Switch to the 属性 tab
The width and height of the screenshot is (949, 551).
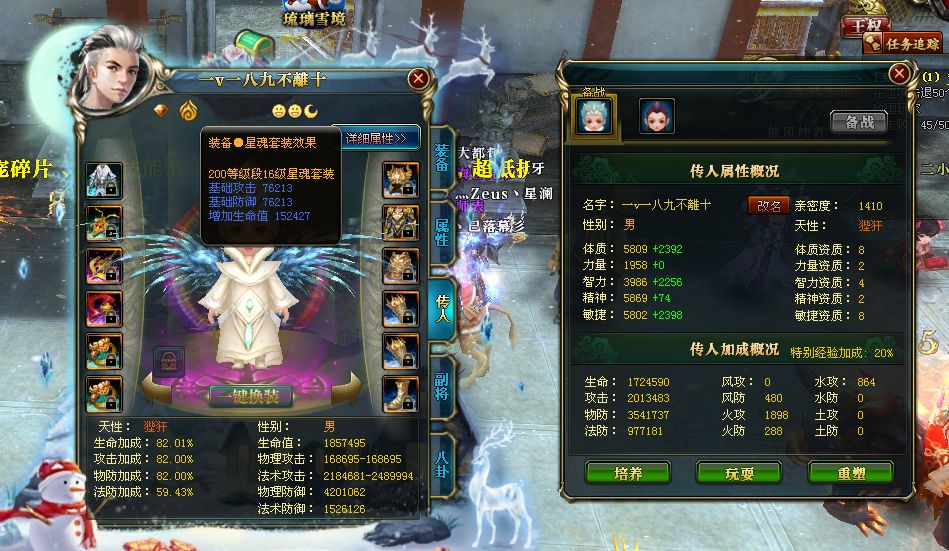pos(442,231)
